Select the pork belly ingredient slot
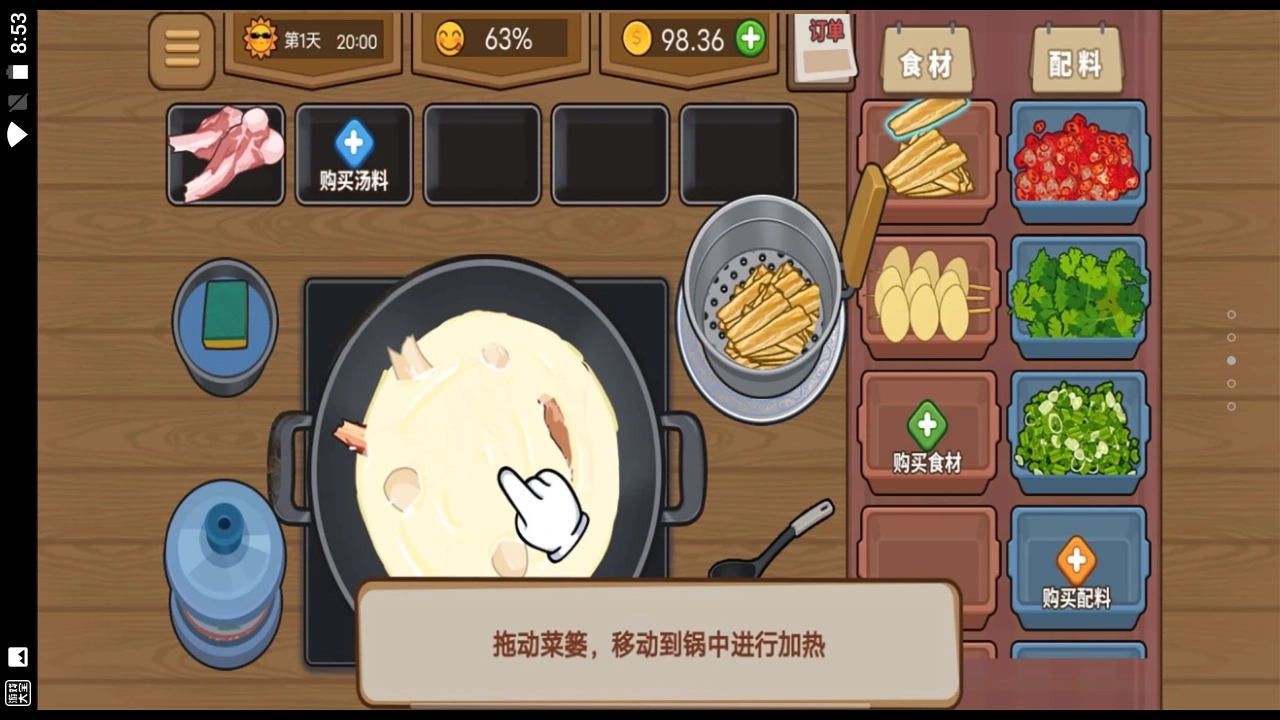This screenshot has height=720, width=1280. coord(225,155)
